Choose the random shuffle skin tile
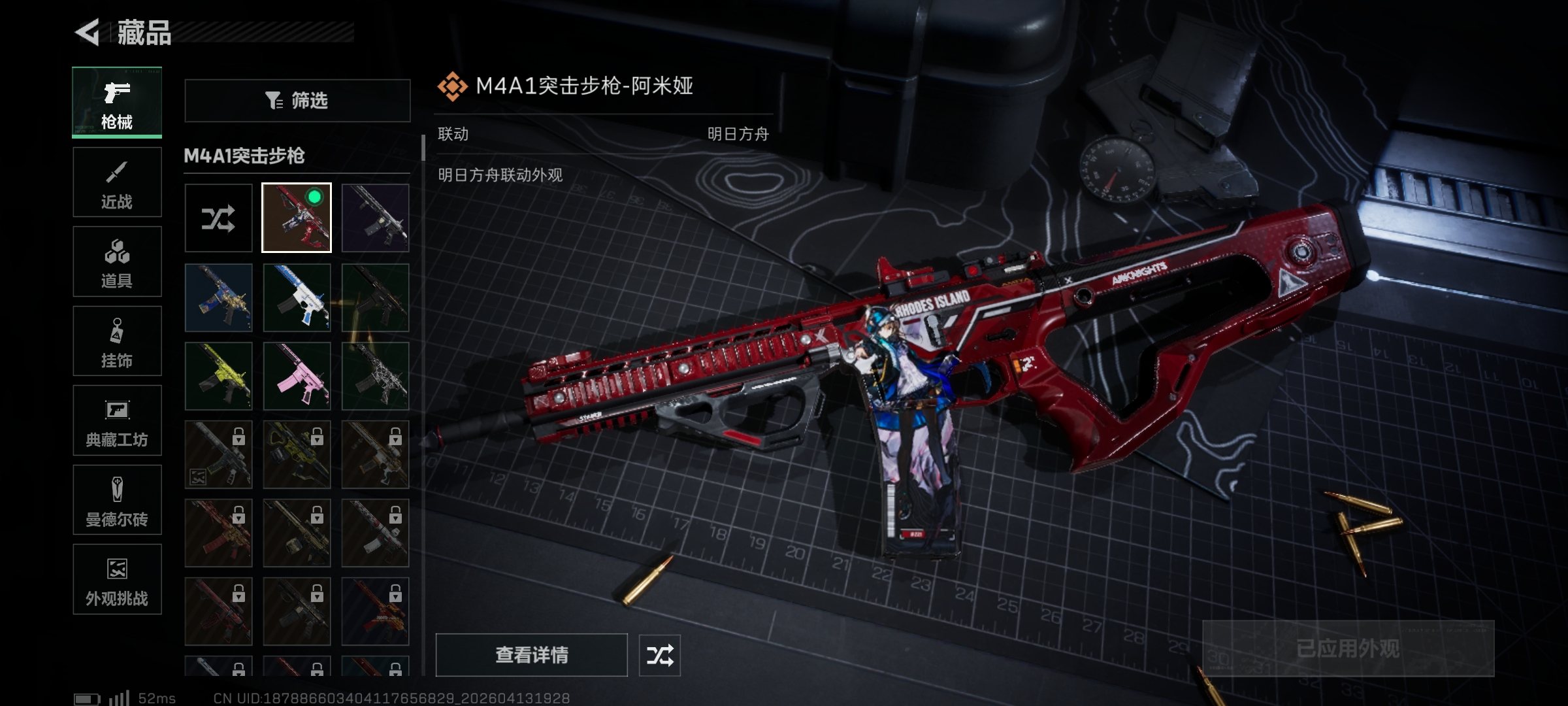 click(x=218, y=218)
